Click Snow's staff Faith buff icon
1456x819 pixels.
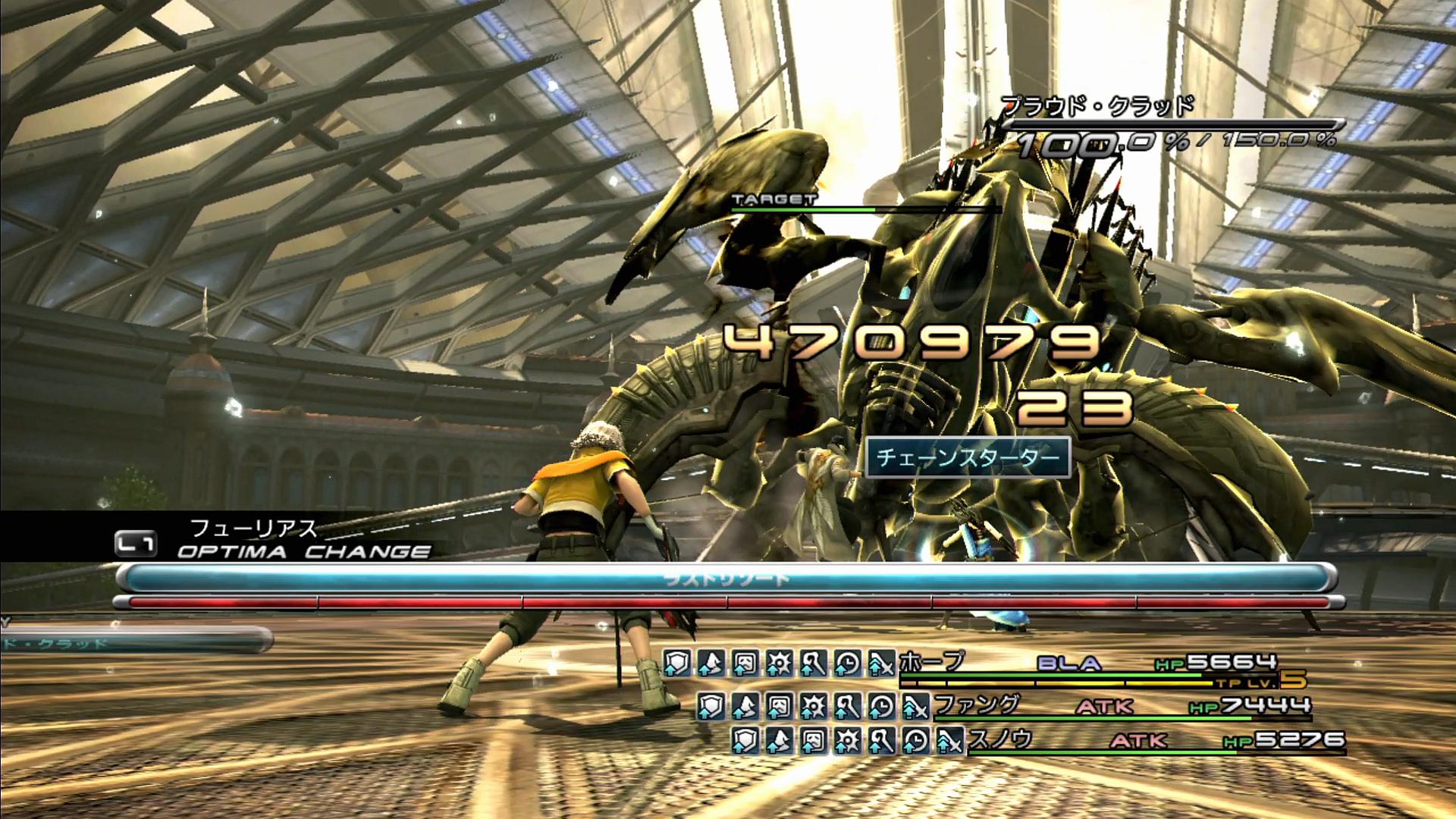pos(881,741)
